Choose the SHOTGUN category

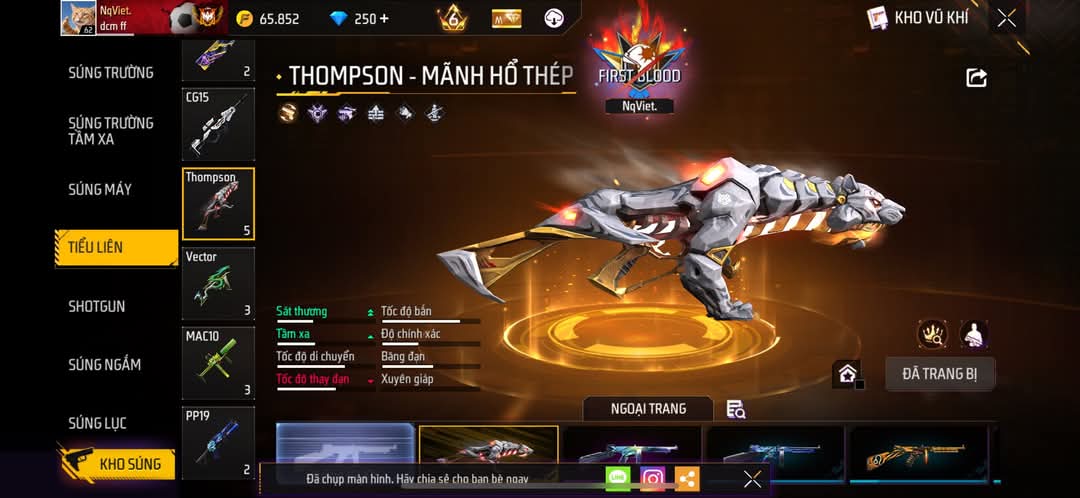[97, 306]
